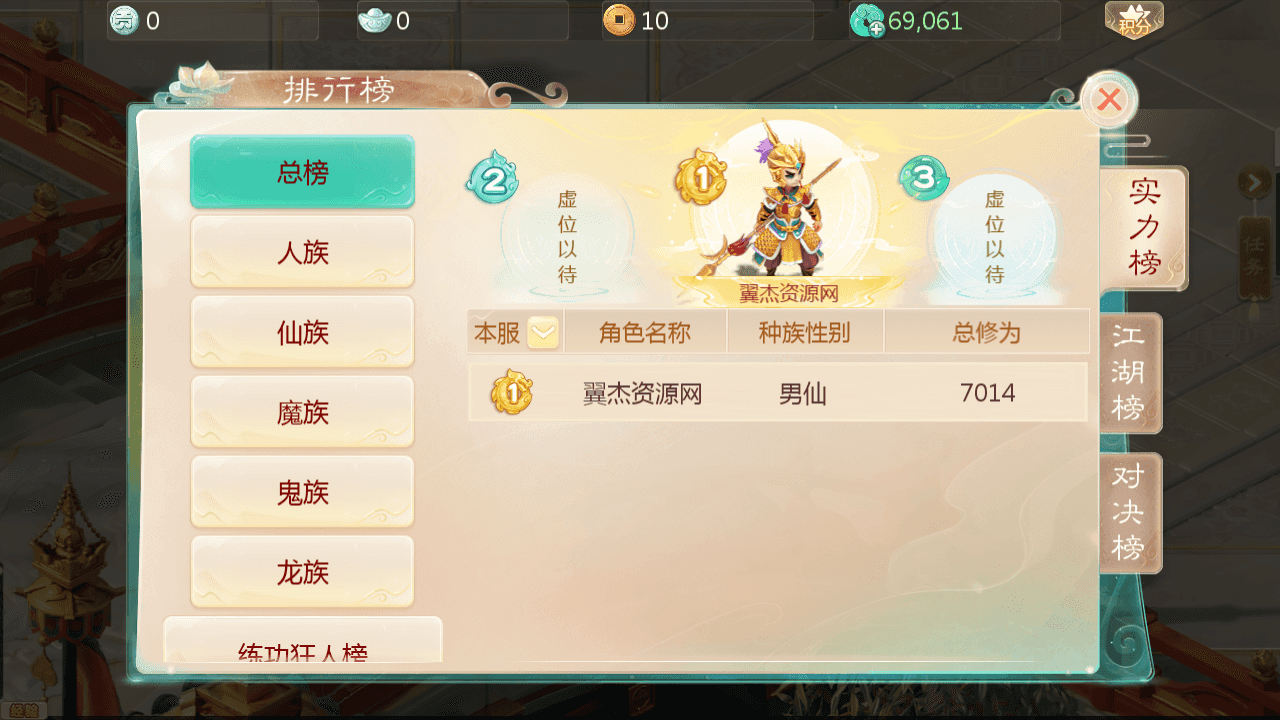Click the voucher currency icon showing 0

point(124,18)
